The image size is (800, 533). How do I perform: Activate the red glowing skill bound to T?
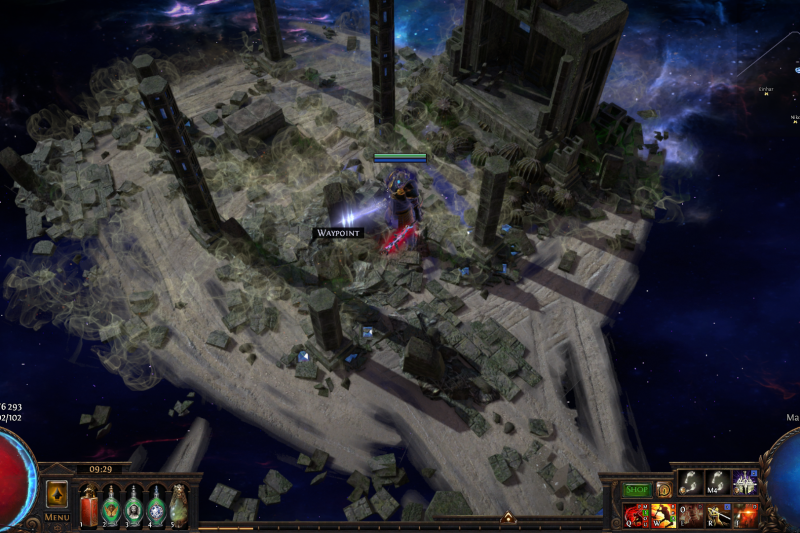pyautogui.click(x=745, y=516)
